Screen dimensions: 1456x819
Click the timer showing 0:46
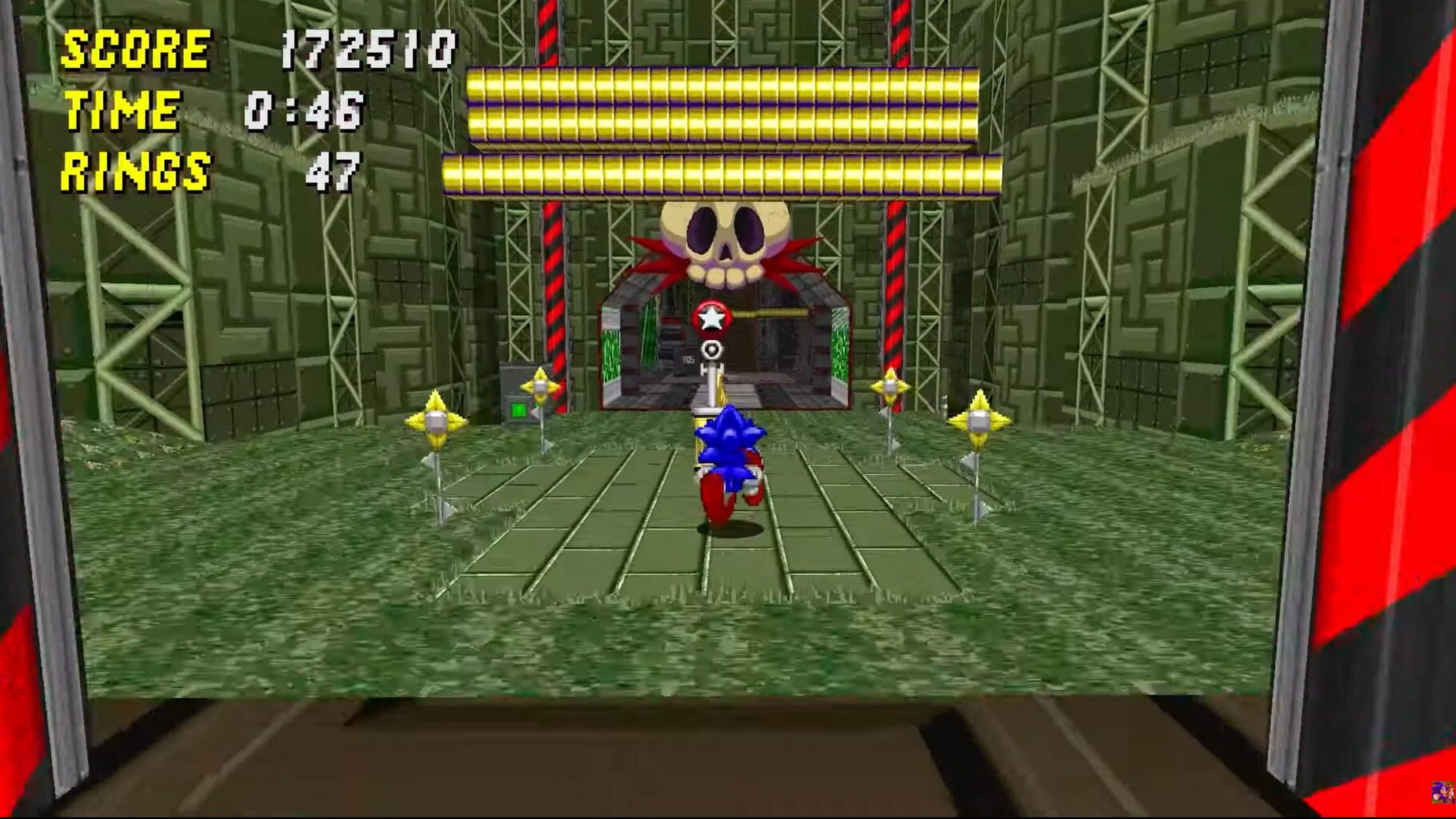click(304, 110)
